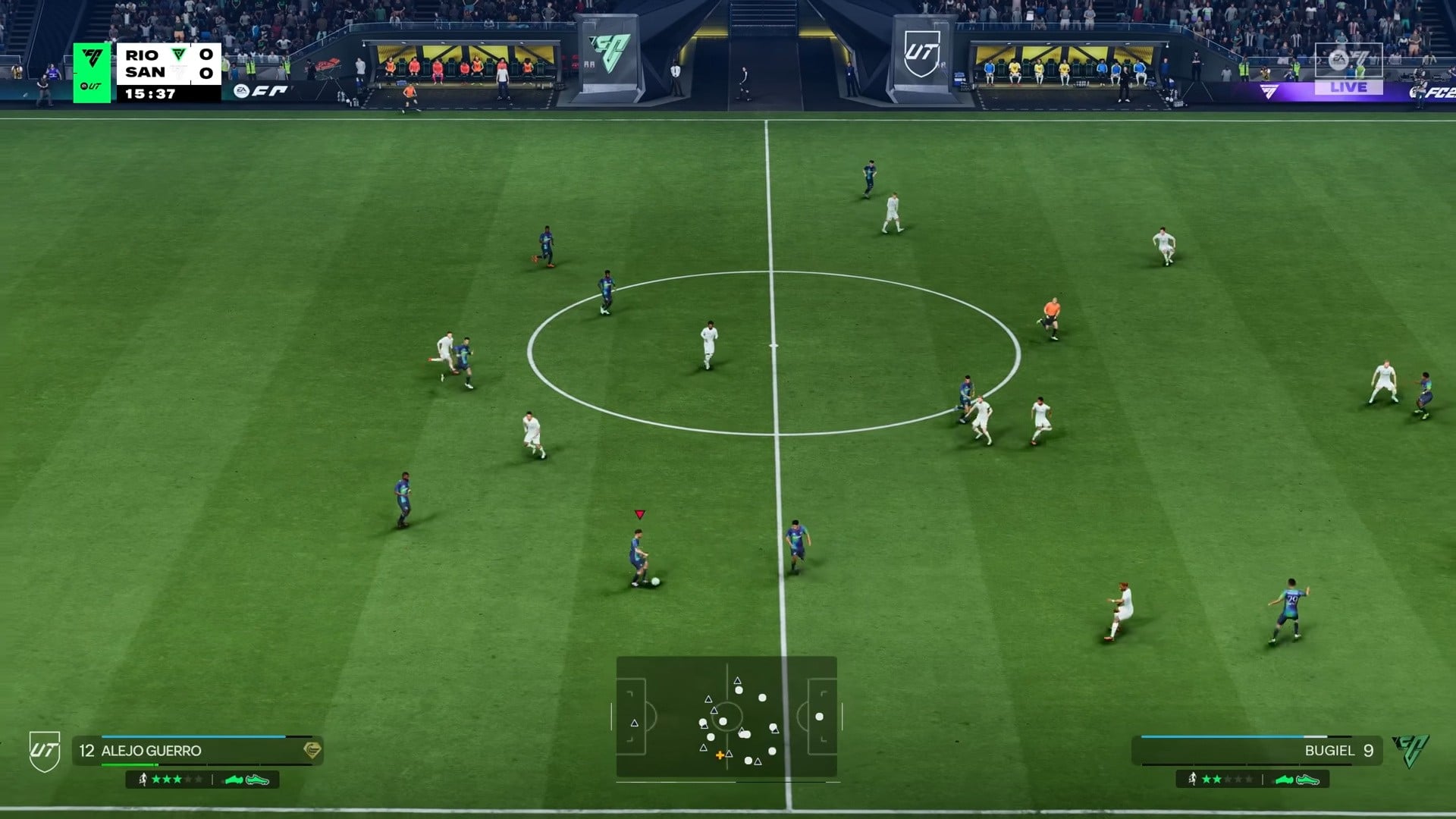
Task: Click the green team crest beside Bugiel
Action: pos(1410,751)
